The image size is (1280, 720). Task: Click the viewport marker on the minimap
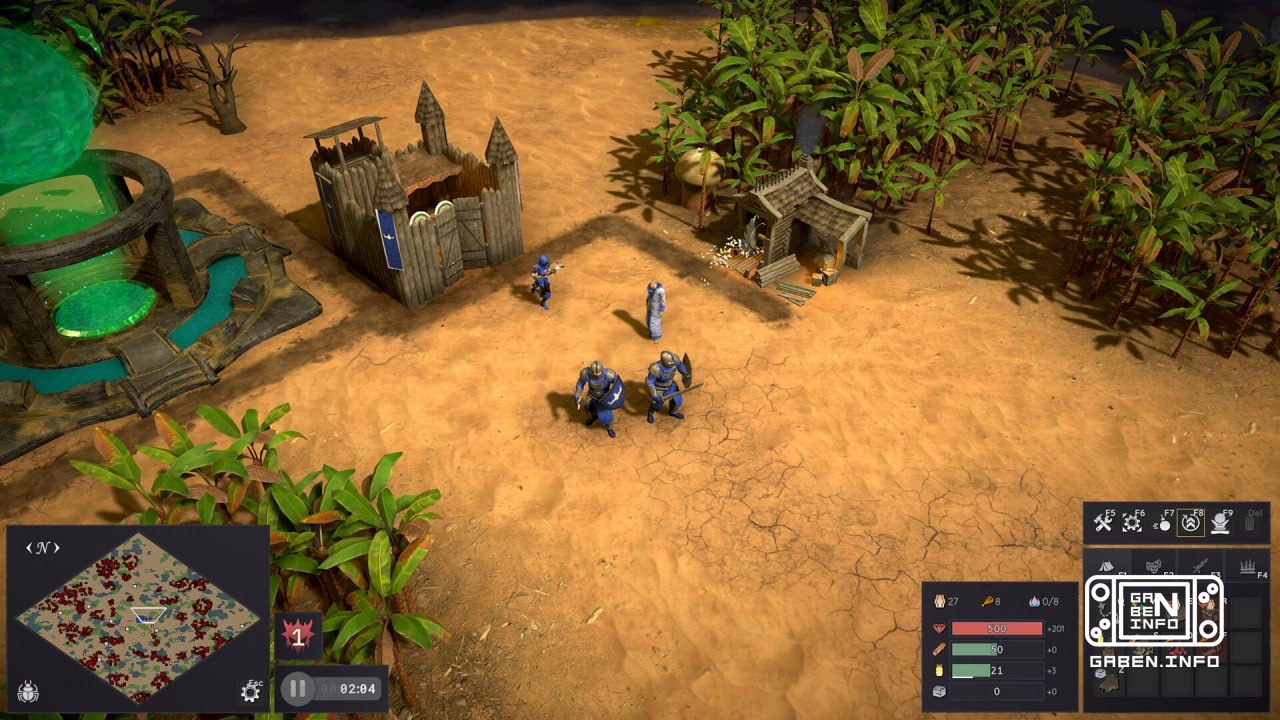click(149, 614)
